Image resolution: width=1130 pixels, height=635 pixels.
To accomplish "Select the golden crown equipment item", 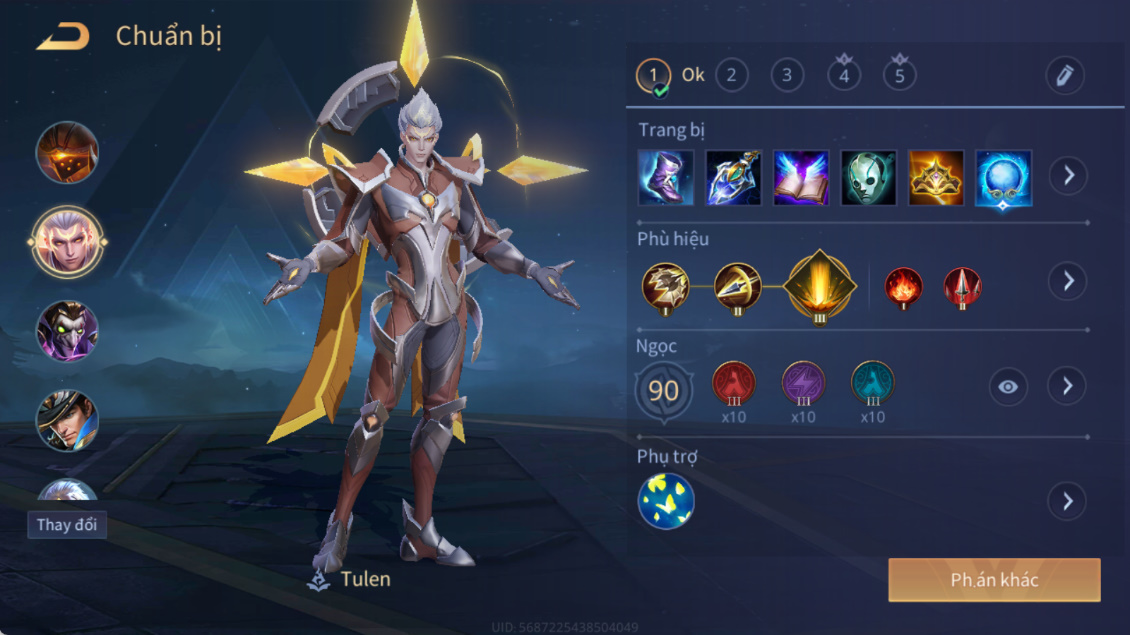I will coord(936,178).
